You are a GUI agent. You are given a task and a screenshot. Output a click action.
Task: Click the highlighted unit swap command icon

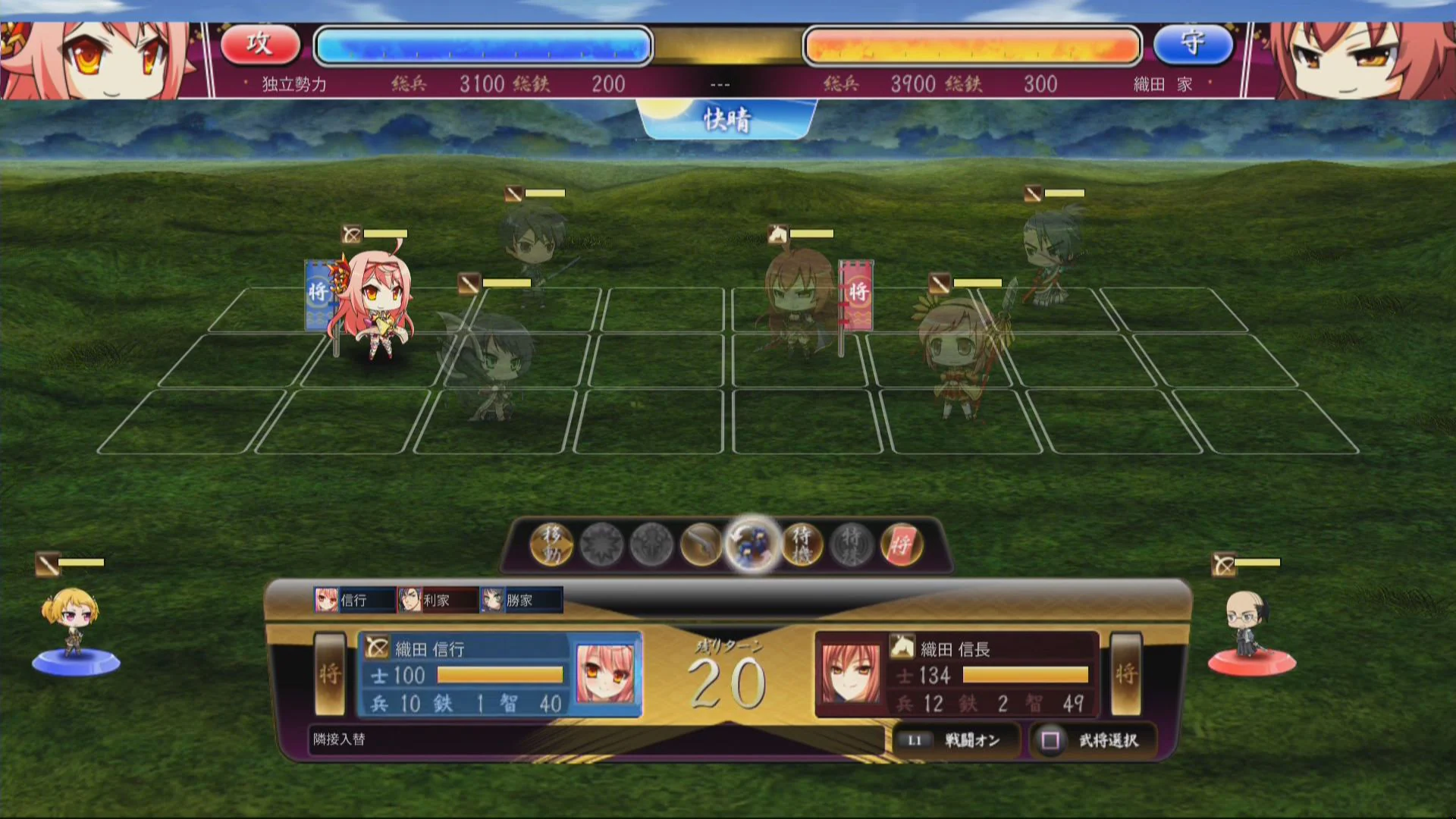tap(751, 544)
